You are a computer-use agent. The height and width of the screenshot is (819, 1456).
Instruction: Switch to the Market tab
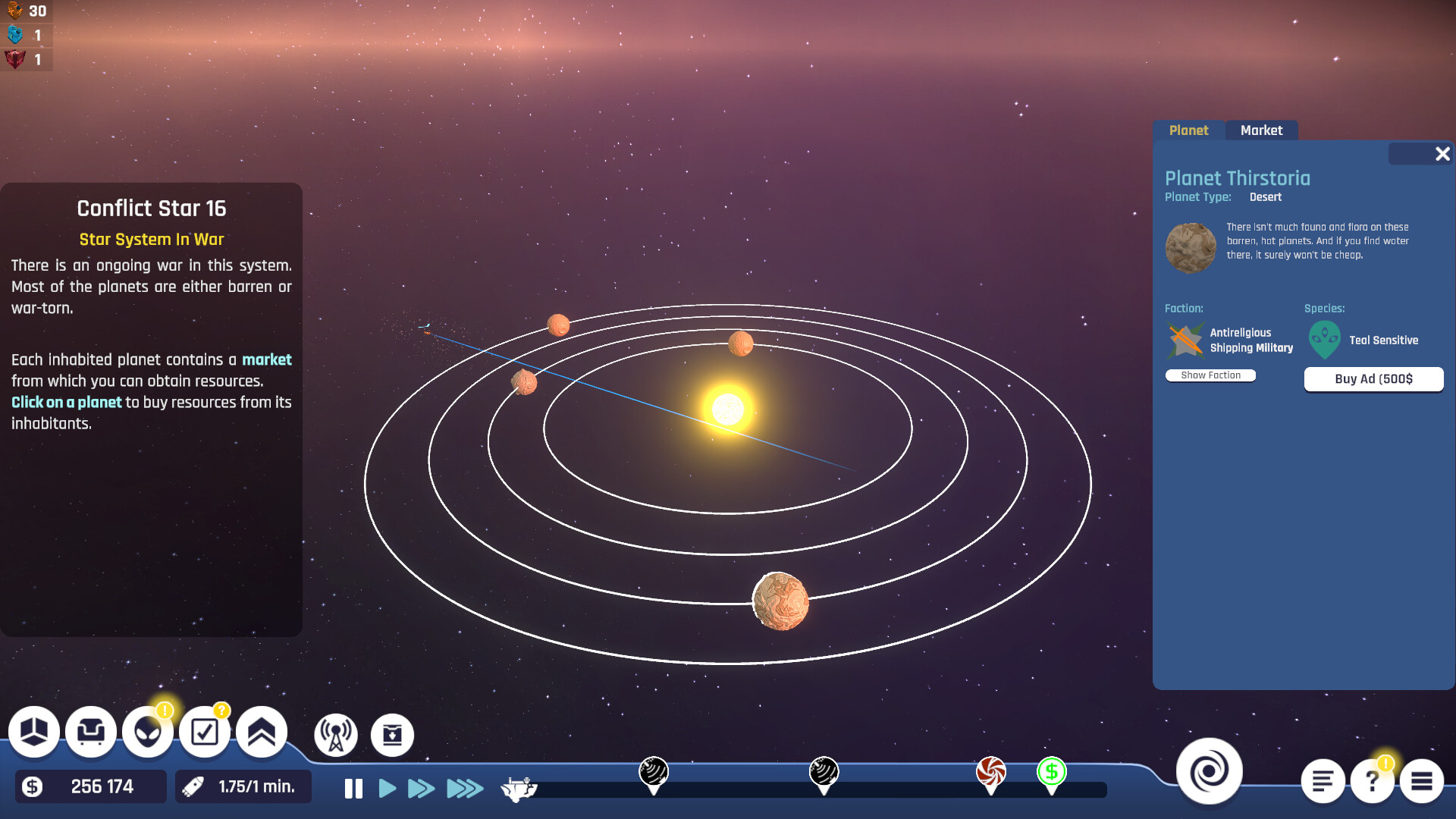(1262, 130)
